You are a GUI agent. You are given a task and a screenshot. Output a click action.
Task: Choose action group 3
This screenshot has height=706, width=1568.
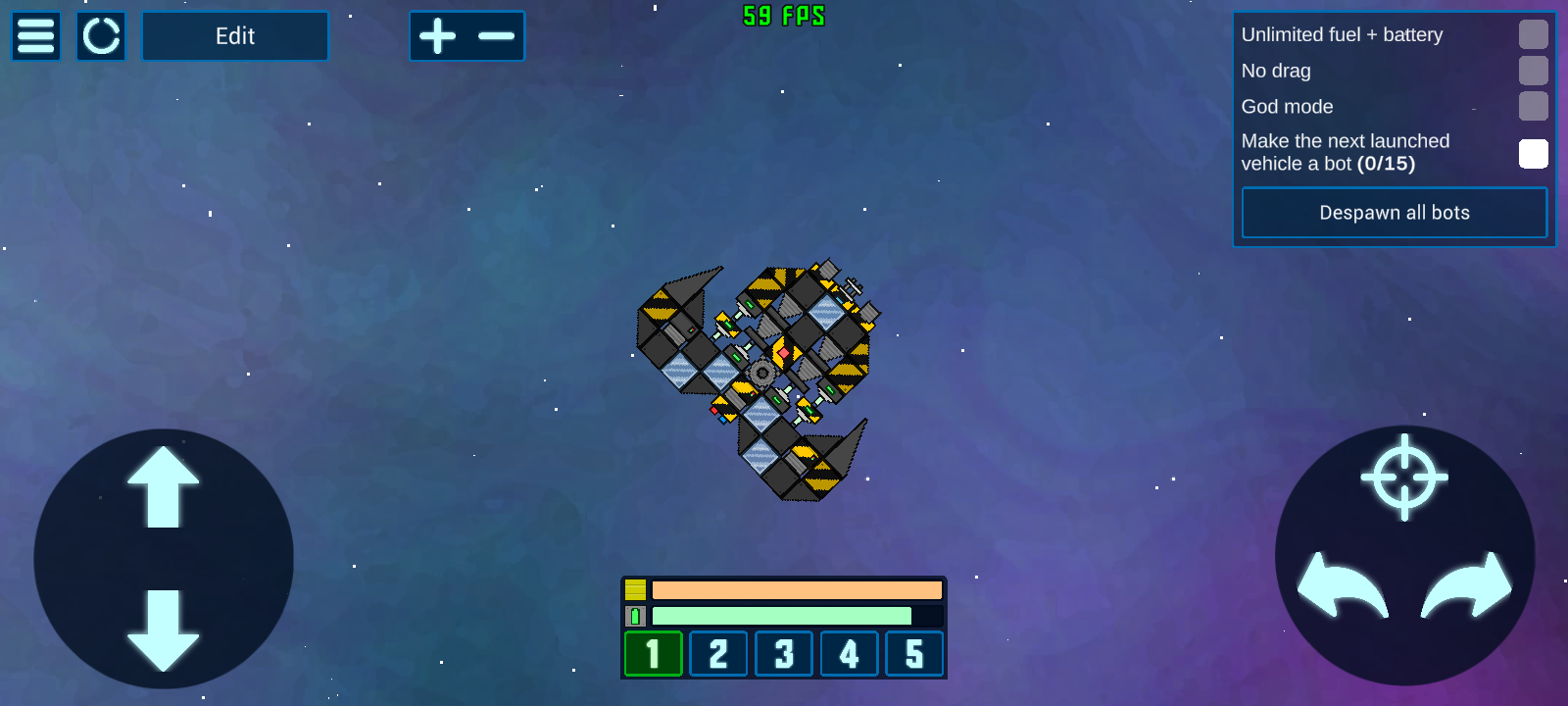[x=784, y=654]
